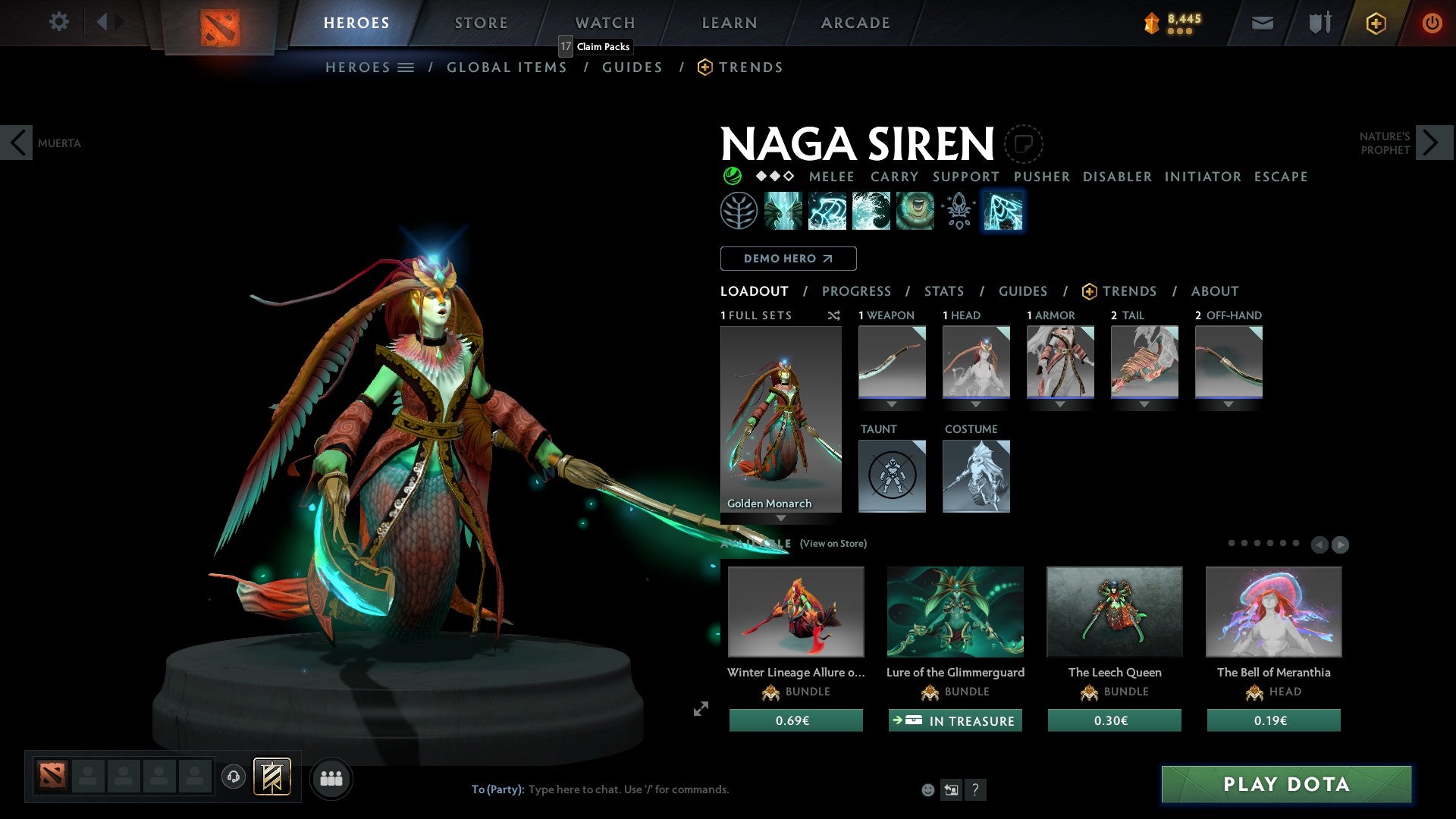This screenshot has width=1456, height=819.
Task: Open the settings gear icon
Action: coord(59,22)
